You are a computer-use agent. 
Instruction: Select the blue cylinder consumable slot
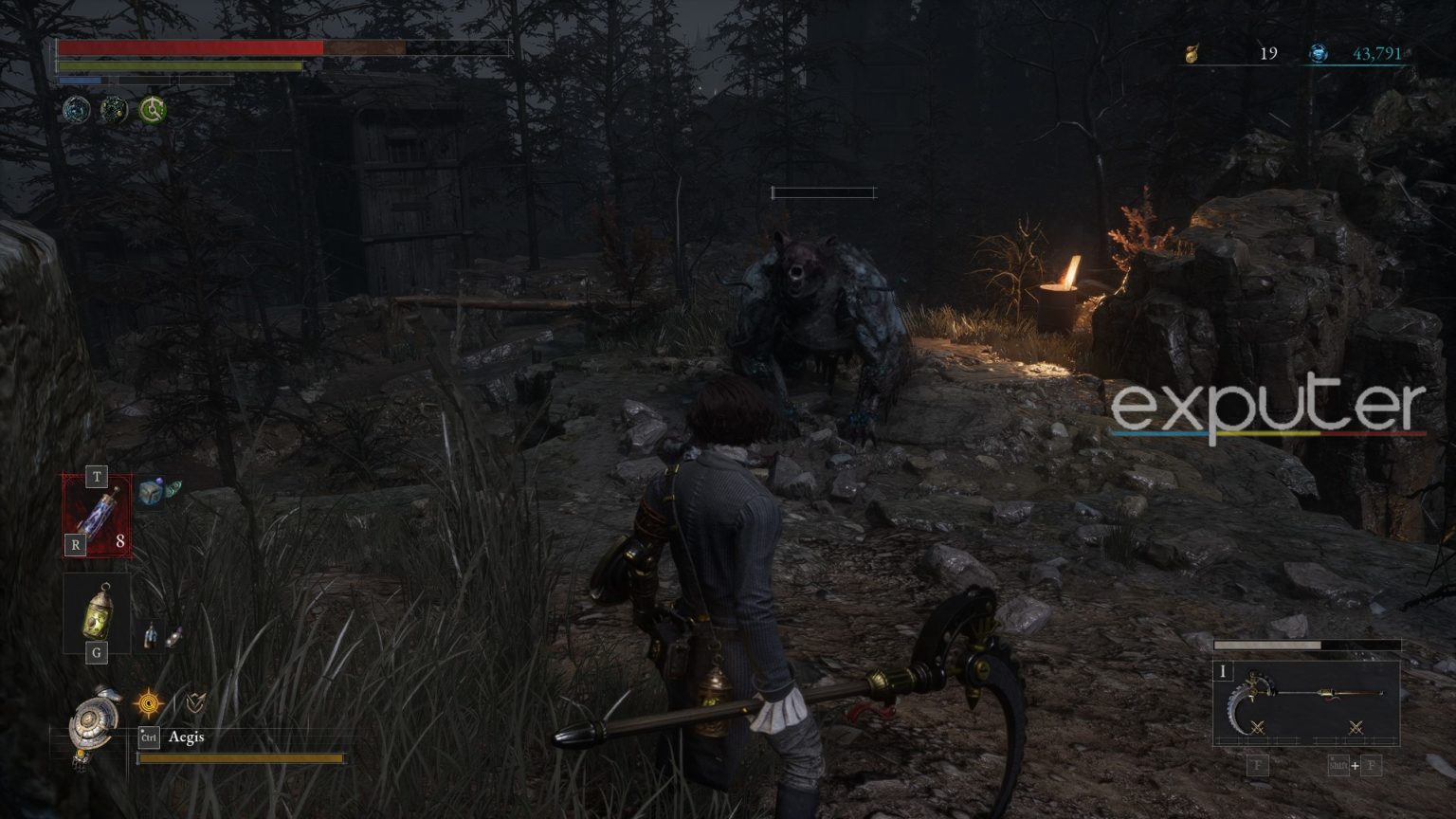click(x=98, y=513)
